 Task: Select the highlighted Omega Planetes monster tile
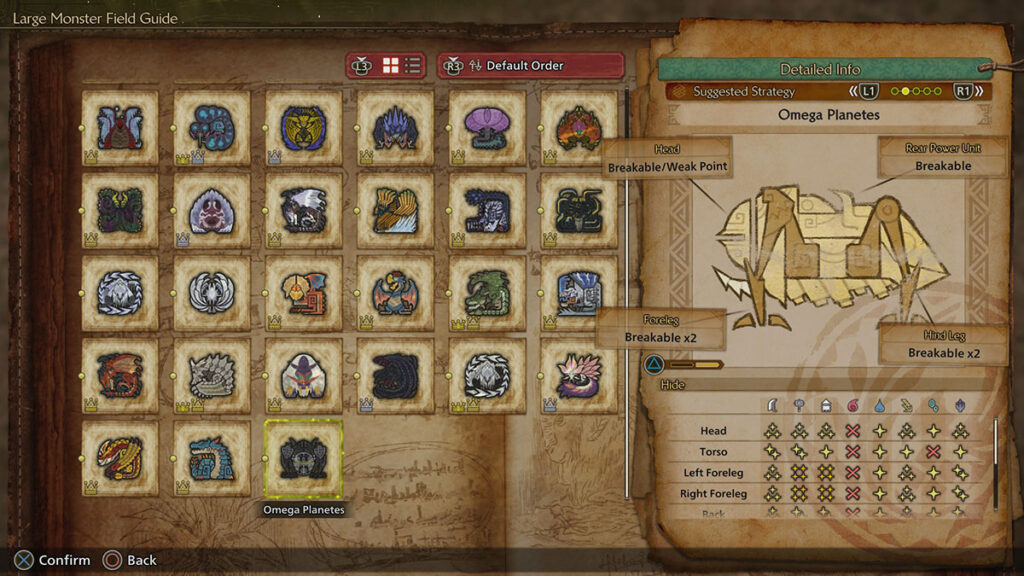[303, 458]
